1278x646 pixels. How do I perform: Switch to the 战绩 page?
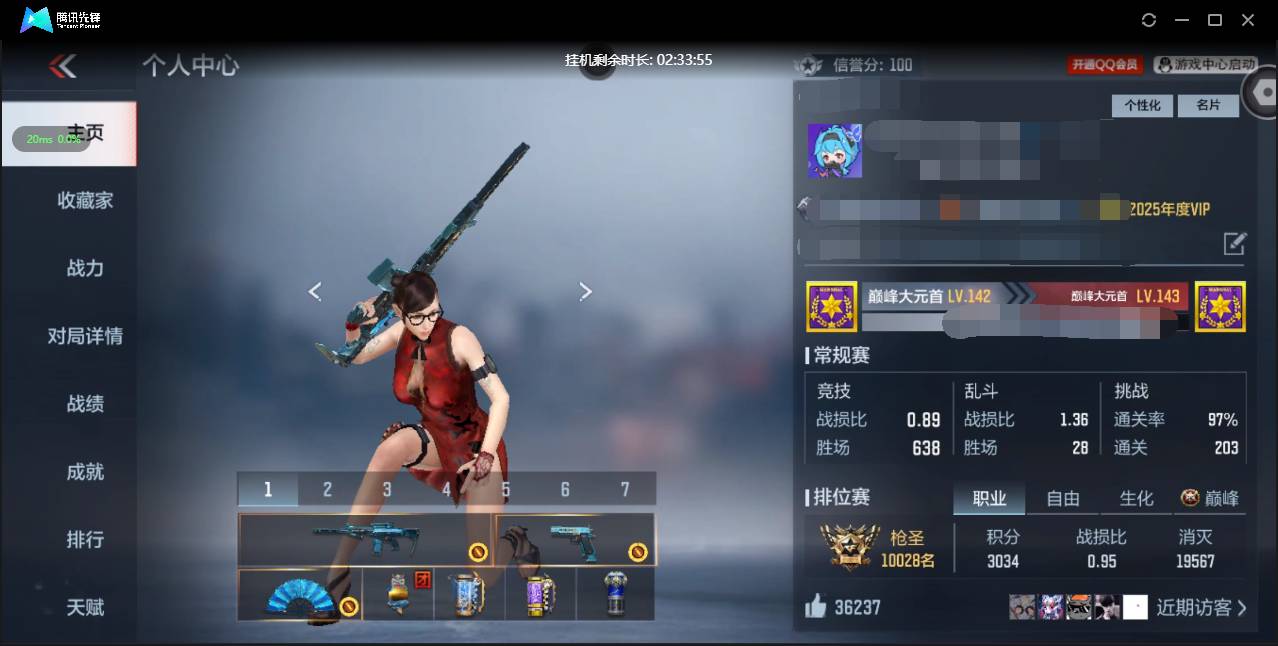coord(85,404)
